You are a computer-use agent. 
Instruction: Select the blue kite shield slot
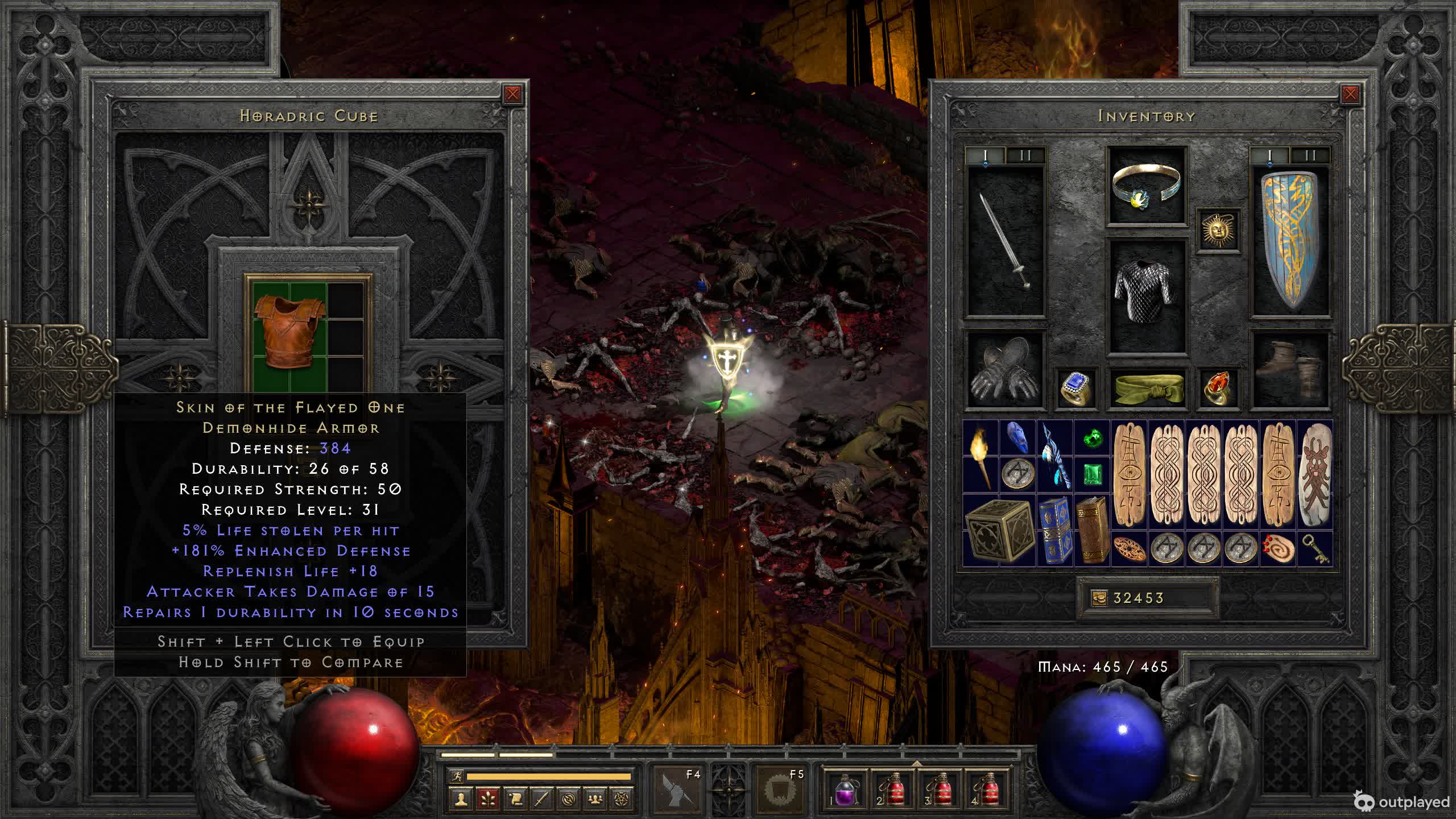pyautogui.click(x=1290, y=241)
